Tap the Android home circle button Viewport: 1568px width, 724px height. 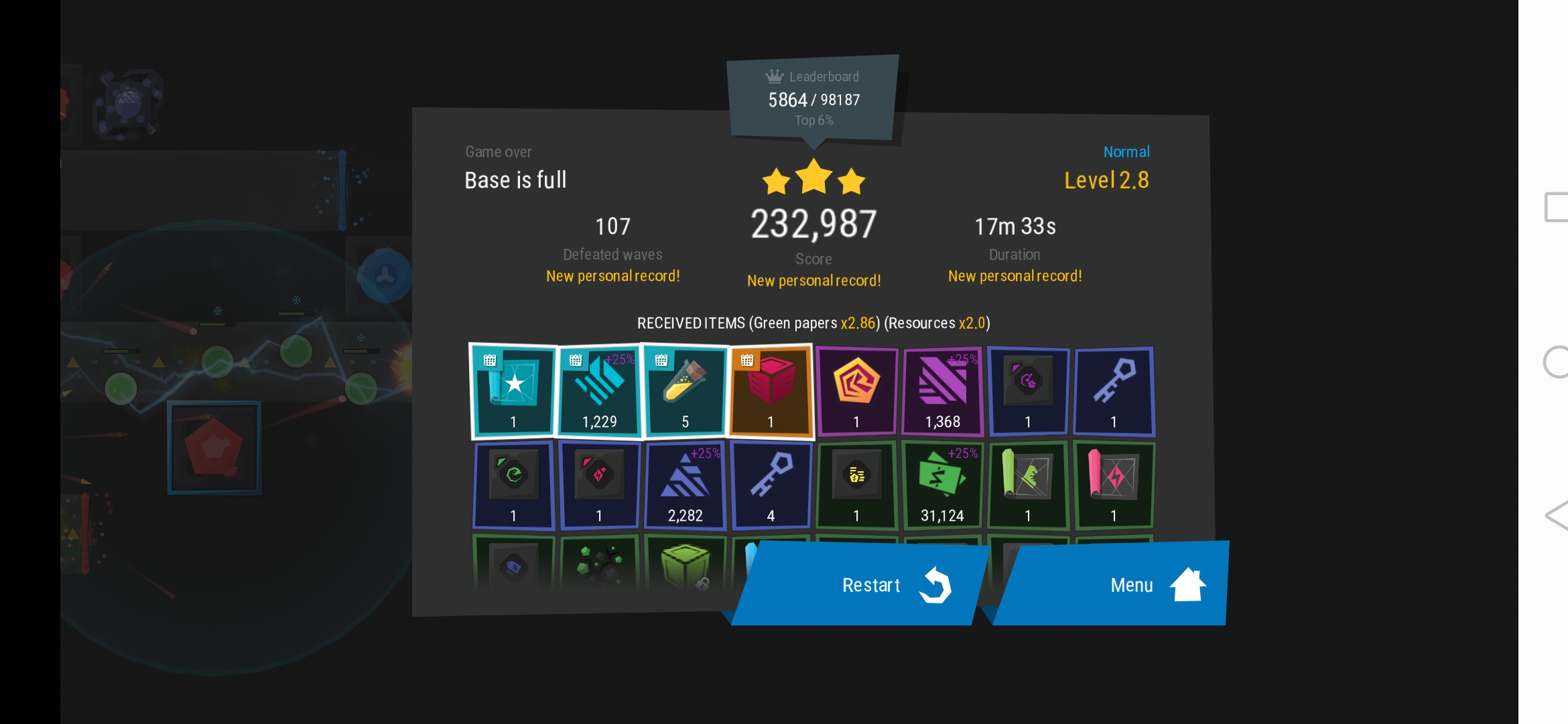(1556, 362)
